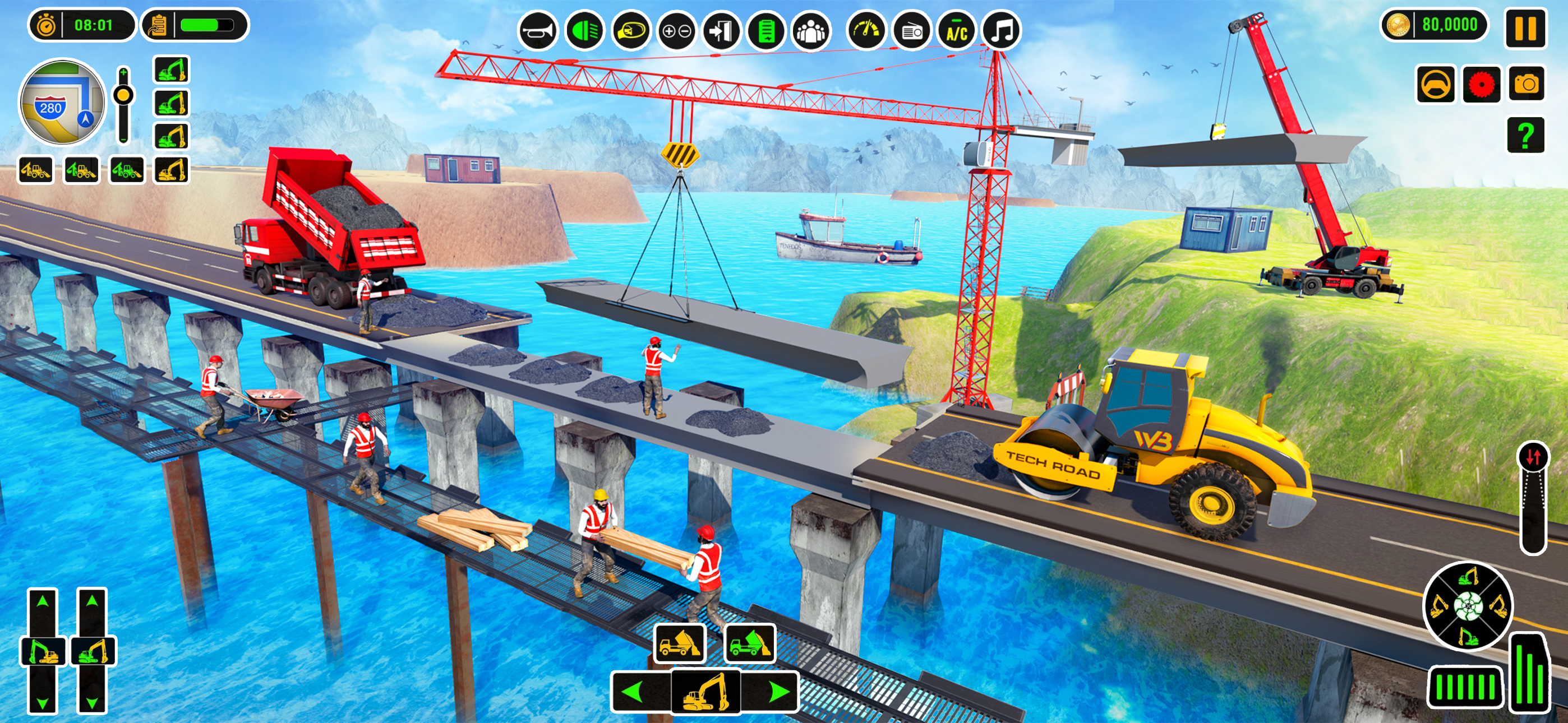Select the right arrow beside the excavator

(778, 692)
